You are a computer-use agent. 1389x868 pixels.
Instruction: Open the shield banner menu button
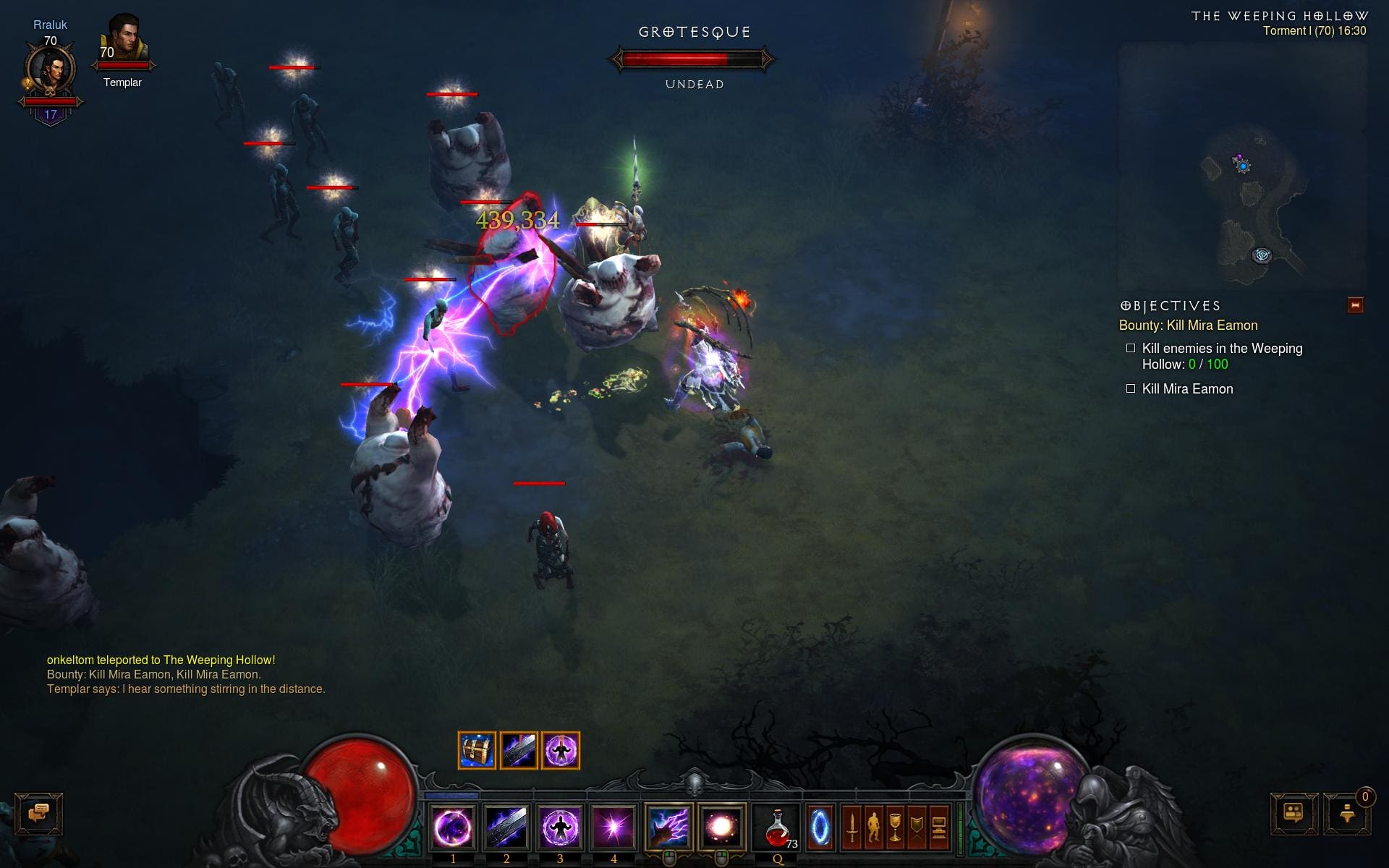pos(917,827)
